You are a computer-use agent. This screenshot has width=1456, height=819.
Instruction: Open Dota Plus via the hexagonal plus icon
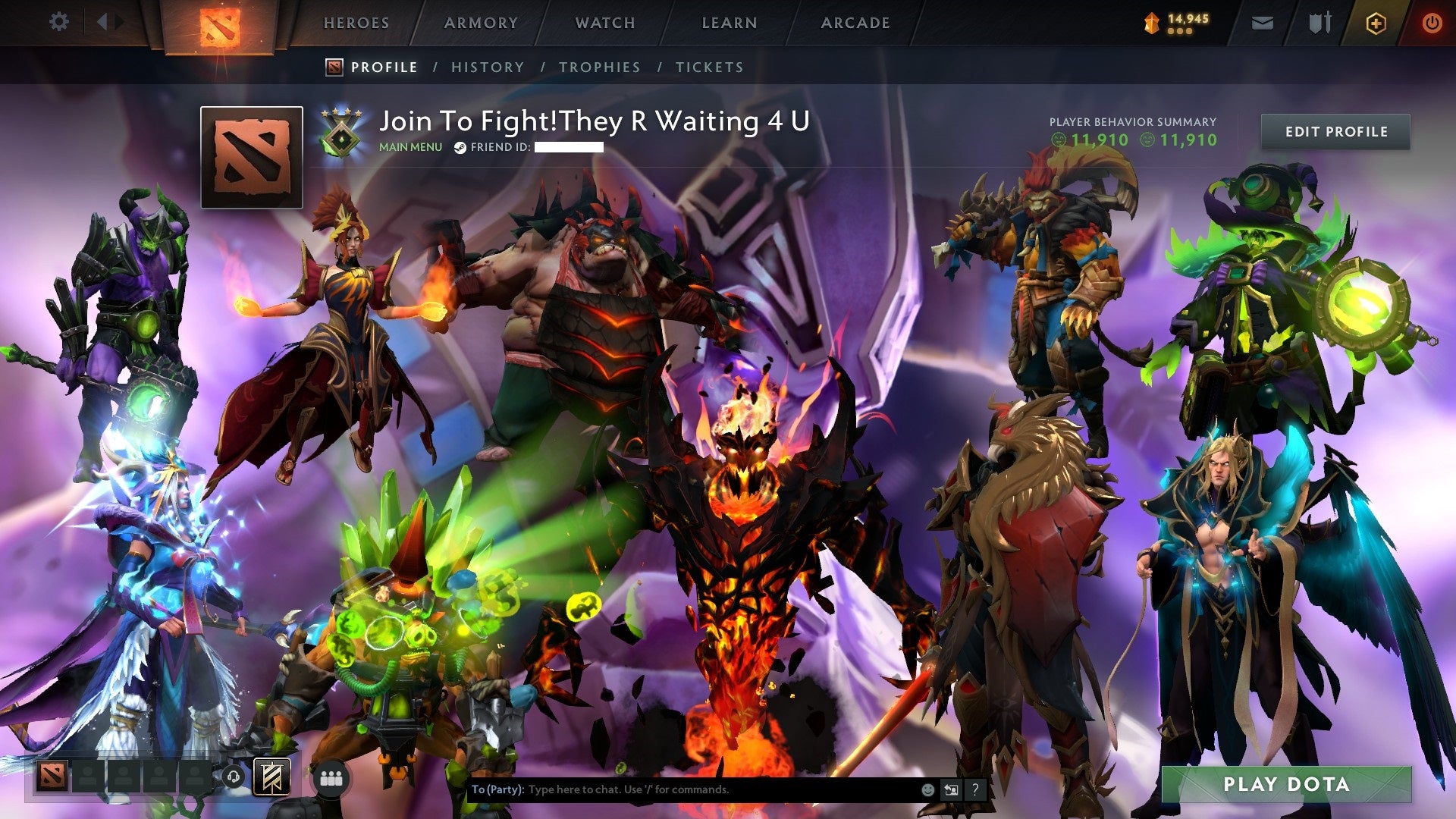pos(1377,23)
